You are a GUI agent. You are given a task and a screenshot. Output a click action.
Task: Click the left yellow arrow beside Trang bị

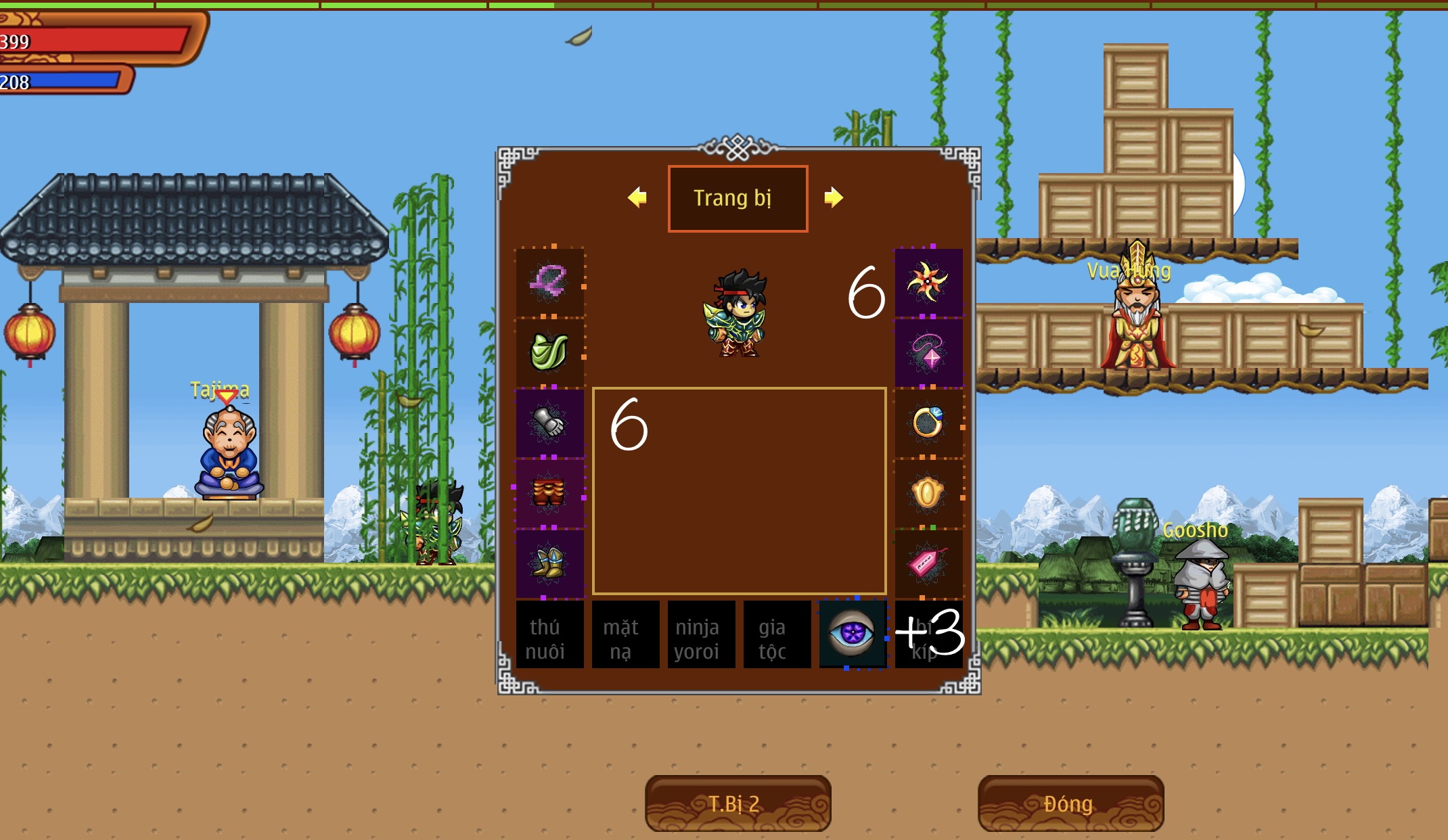[x=637, y=197]
